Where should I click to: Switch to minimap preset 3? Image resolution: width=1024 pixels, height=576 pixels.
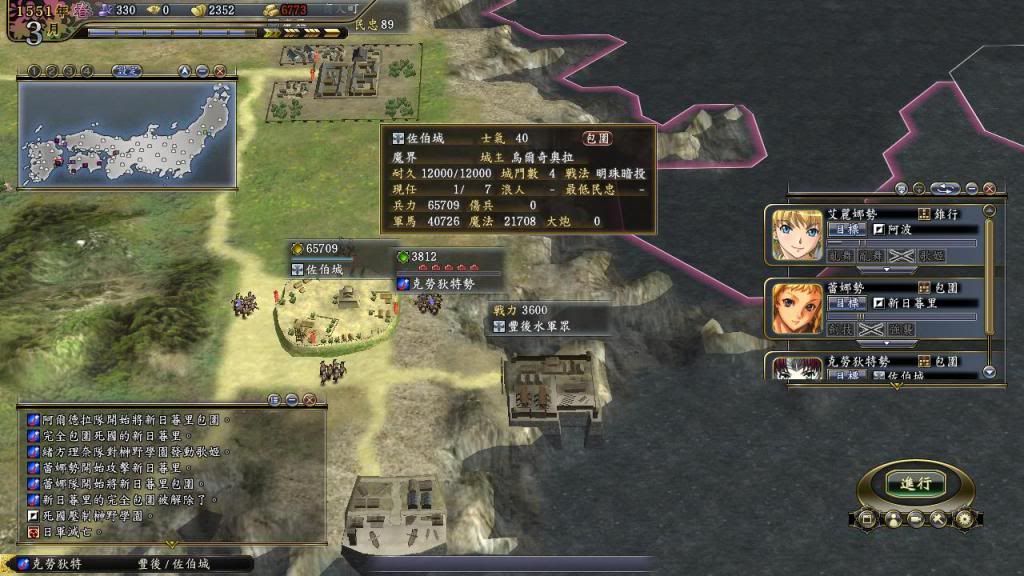(x=68, y=71)
